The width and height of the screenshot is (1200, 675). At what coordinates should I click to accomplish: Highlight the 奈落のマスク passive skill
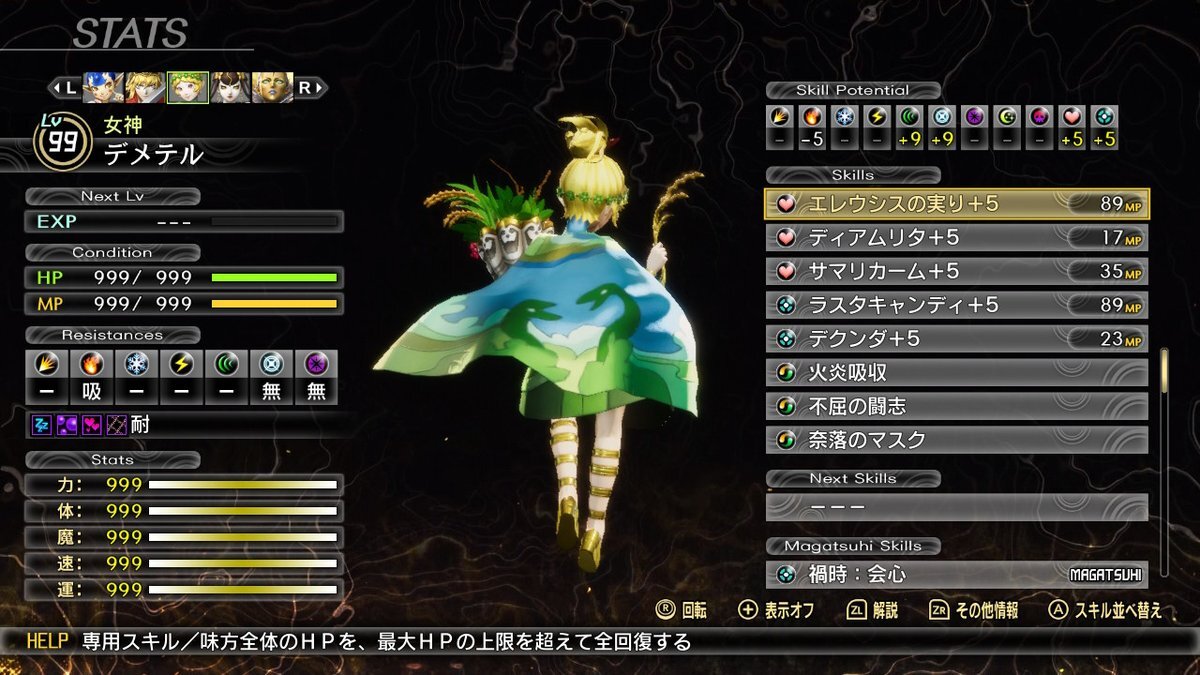click(957, 440)
